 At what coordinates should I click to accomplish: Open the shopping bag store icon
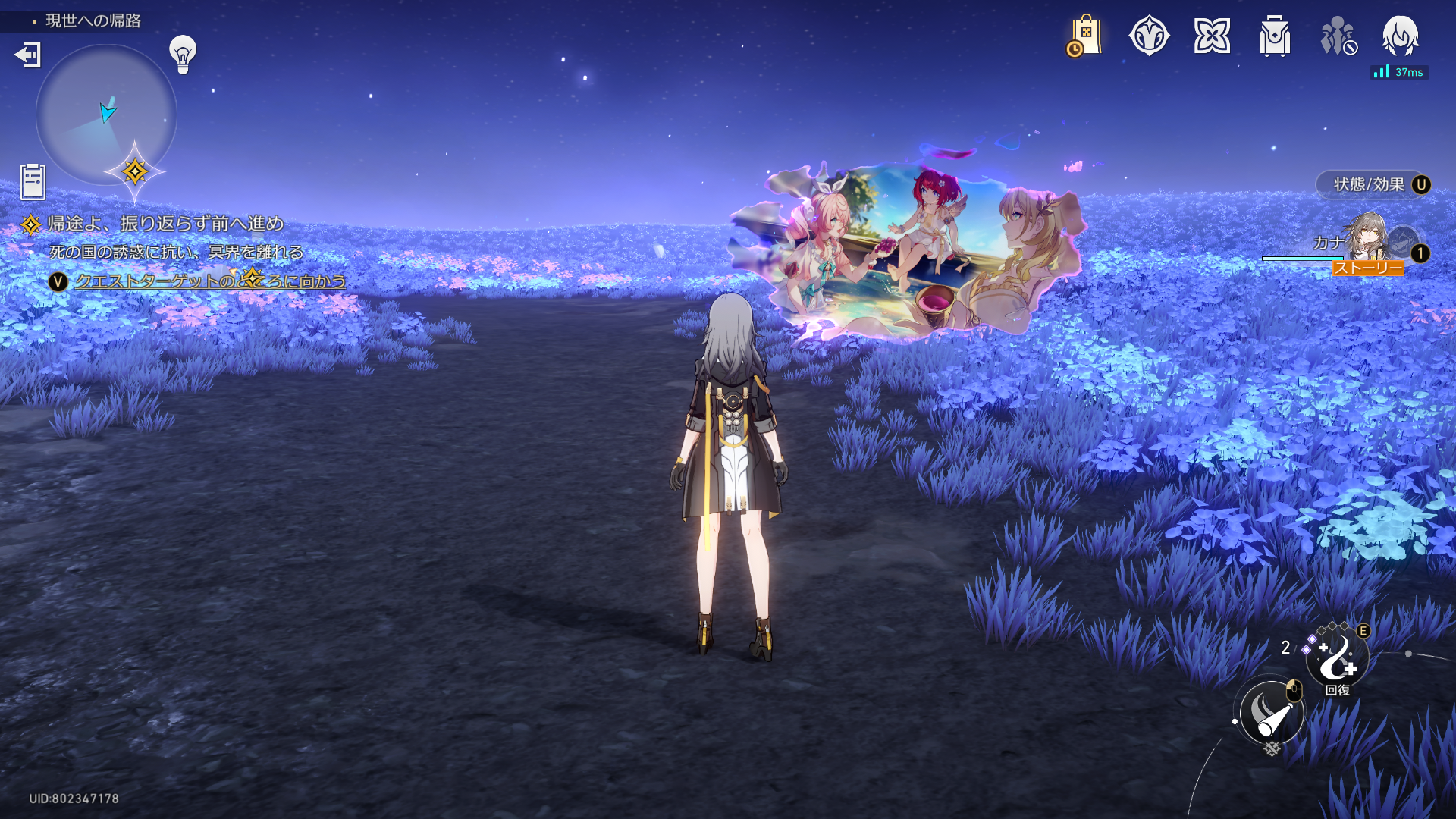(x=1085, y=36)
